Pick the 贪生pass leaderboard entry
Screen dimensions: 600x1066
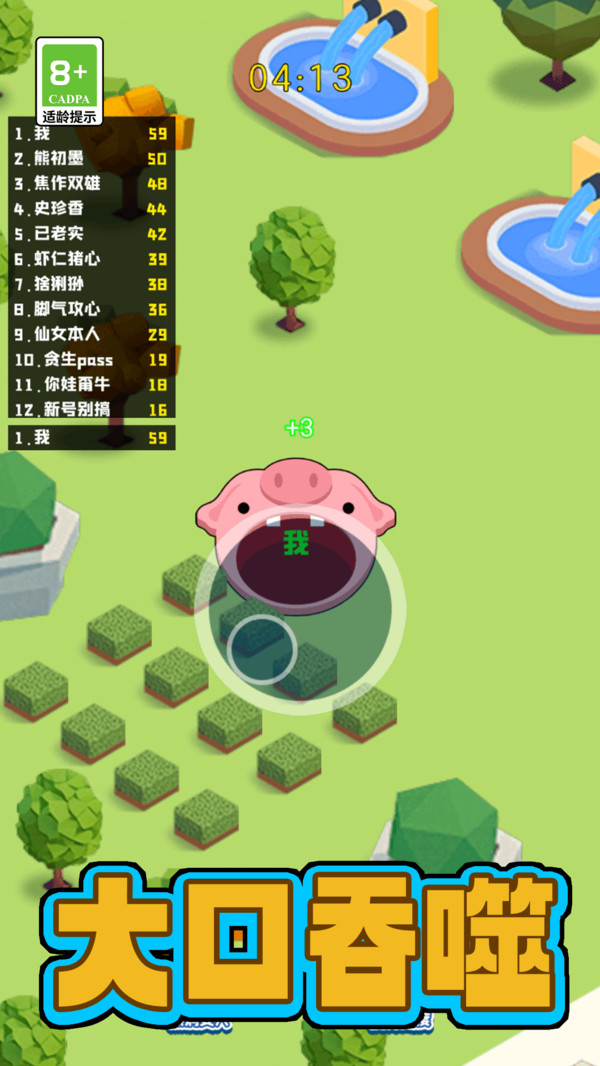[90, 359]
